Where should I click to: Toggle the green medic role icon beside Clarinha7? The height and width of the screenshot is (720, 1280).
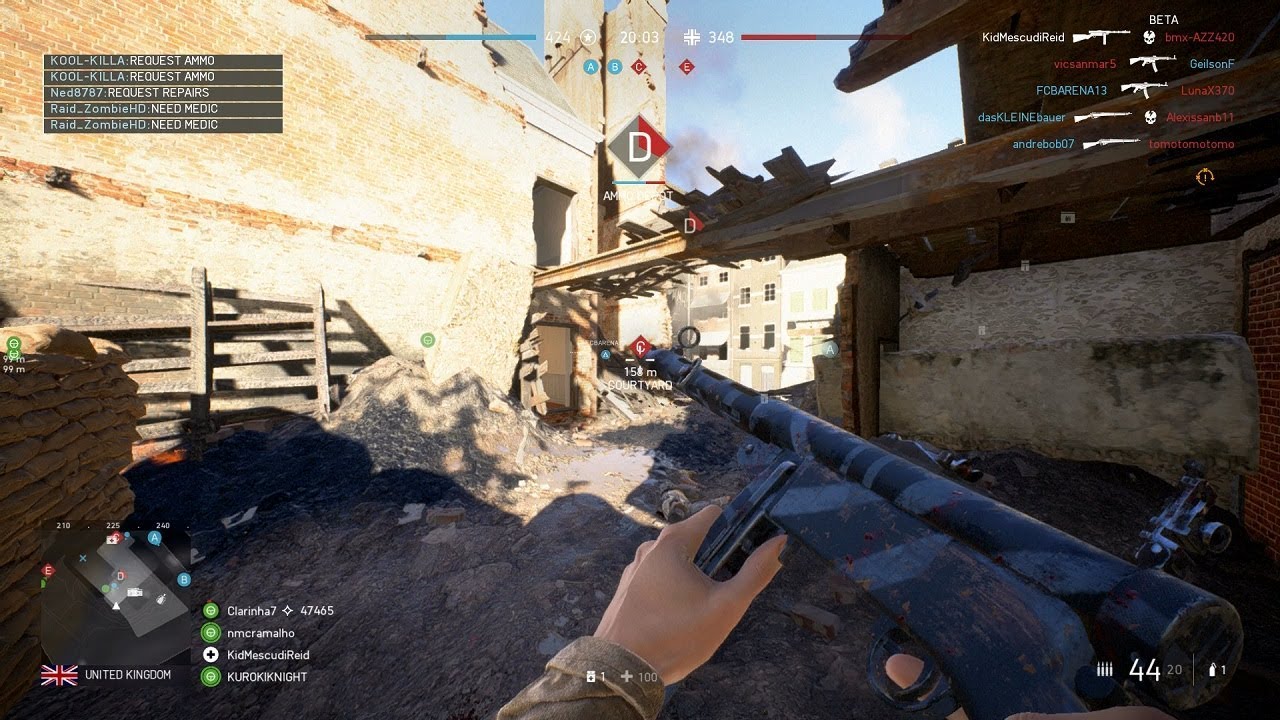[x=210, y=610]
